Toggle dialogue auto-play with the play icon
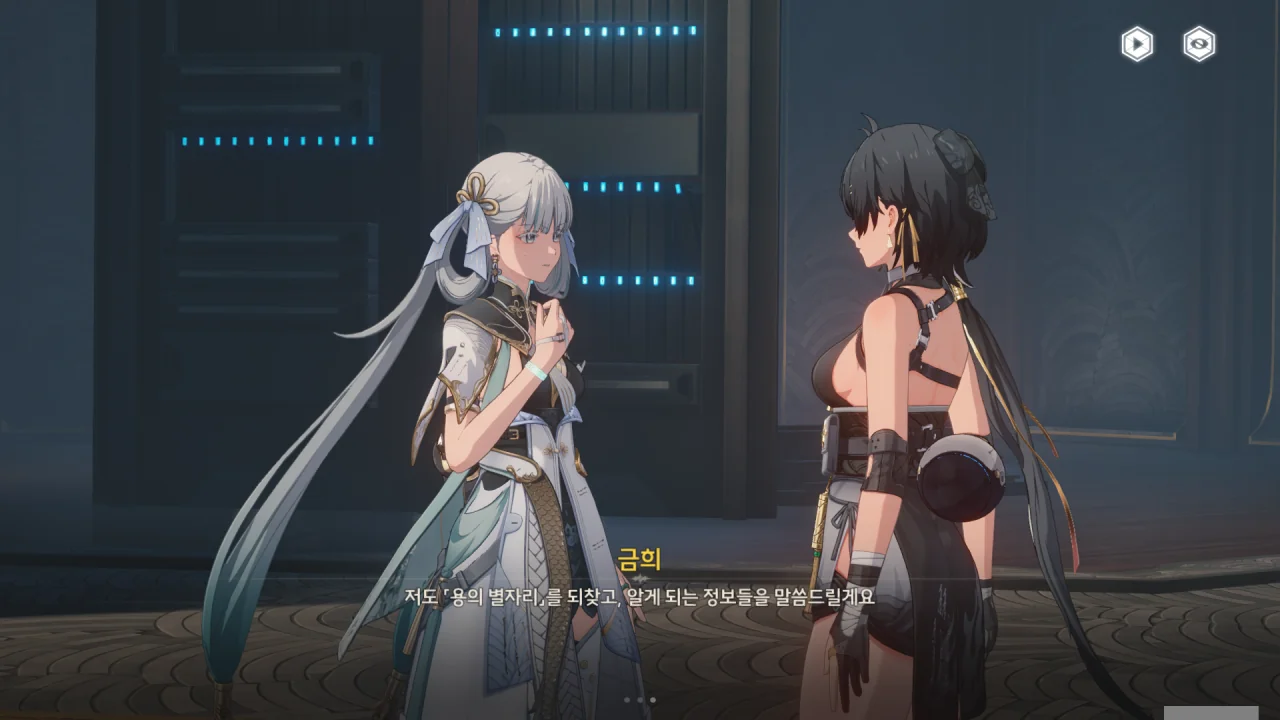1280x720 pixels. pyautogui.click(x=1136, y=44)
